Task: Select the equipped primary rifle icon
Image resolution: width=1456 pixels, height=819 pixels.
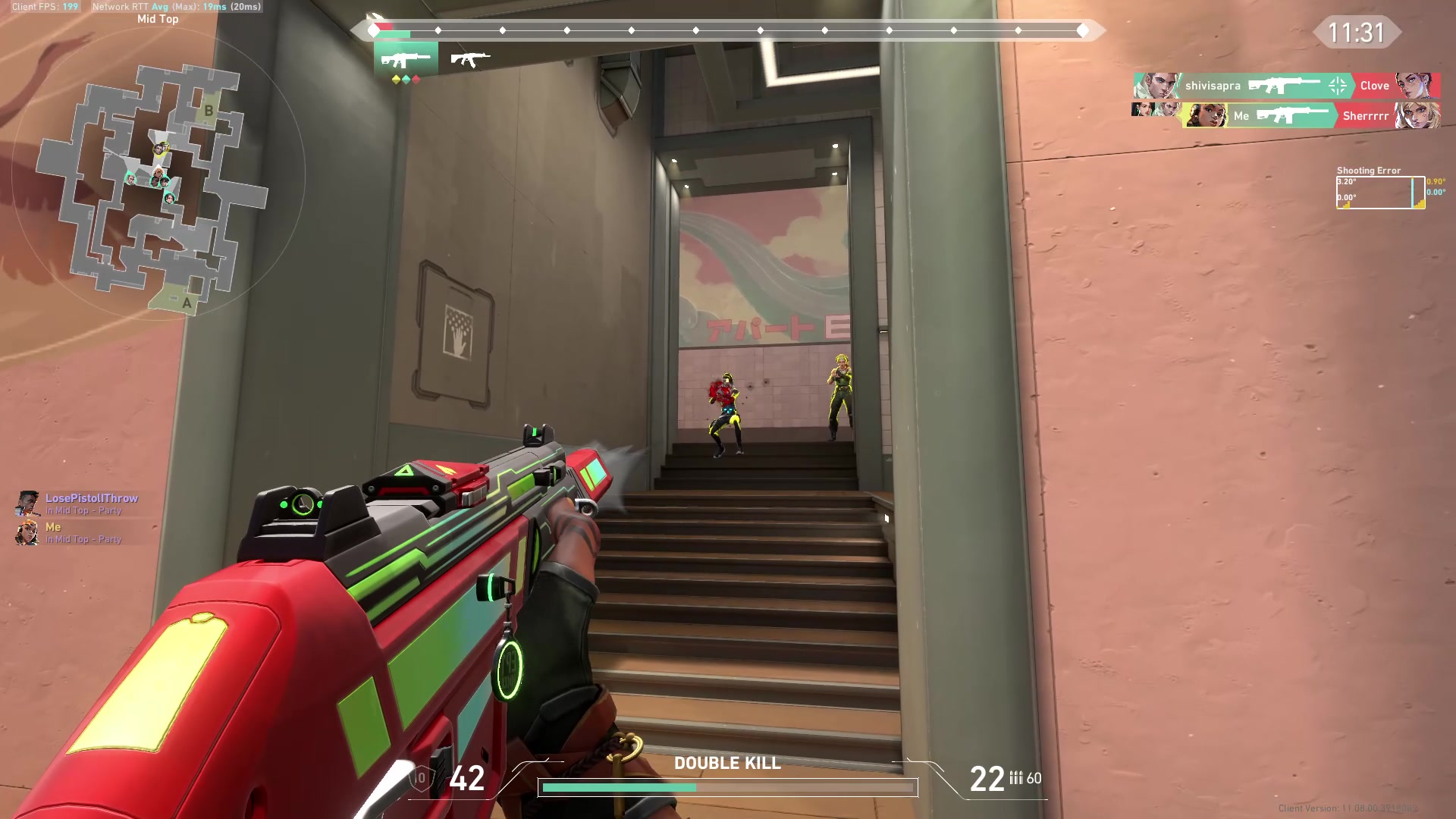Action: point(406,58)
